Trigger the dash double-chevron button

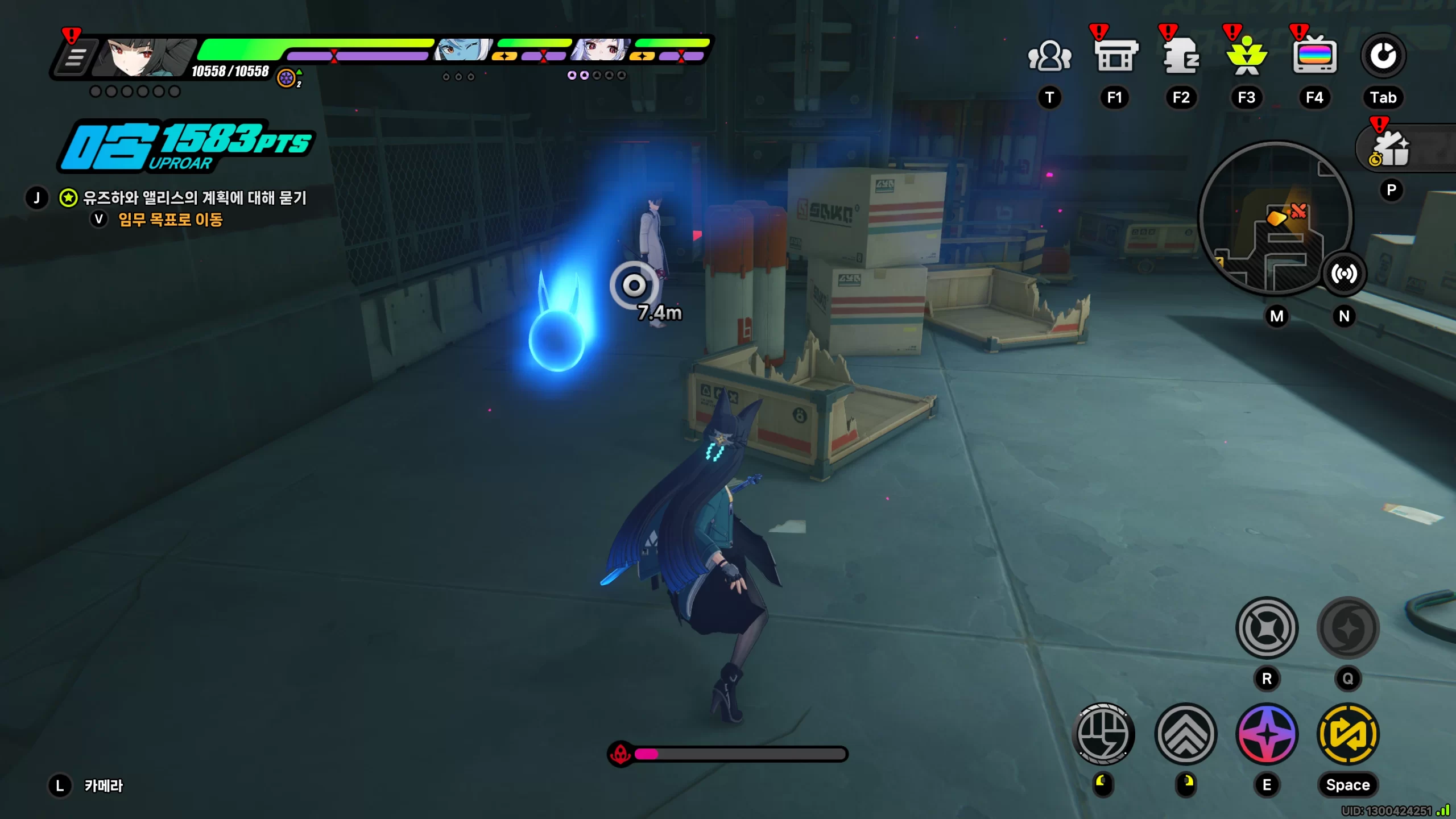(1186, 734)
